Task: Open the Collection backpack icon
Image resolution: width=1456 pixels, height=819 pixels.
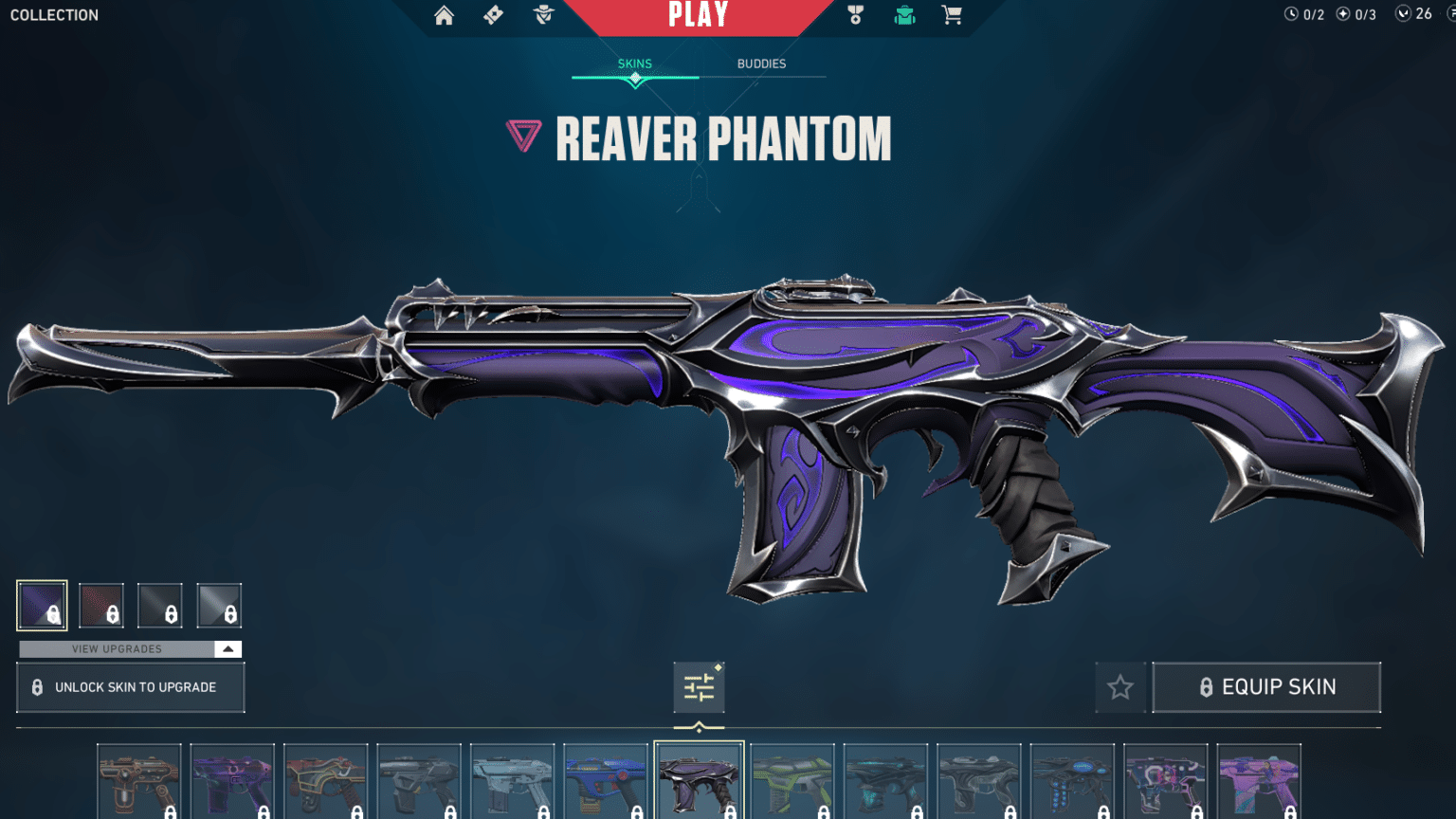Action: [x=904, y=15]
